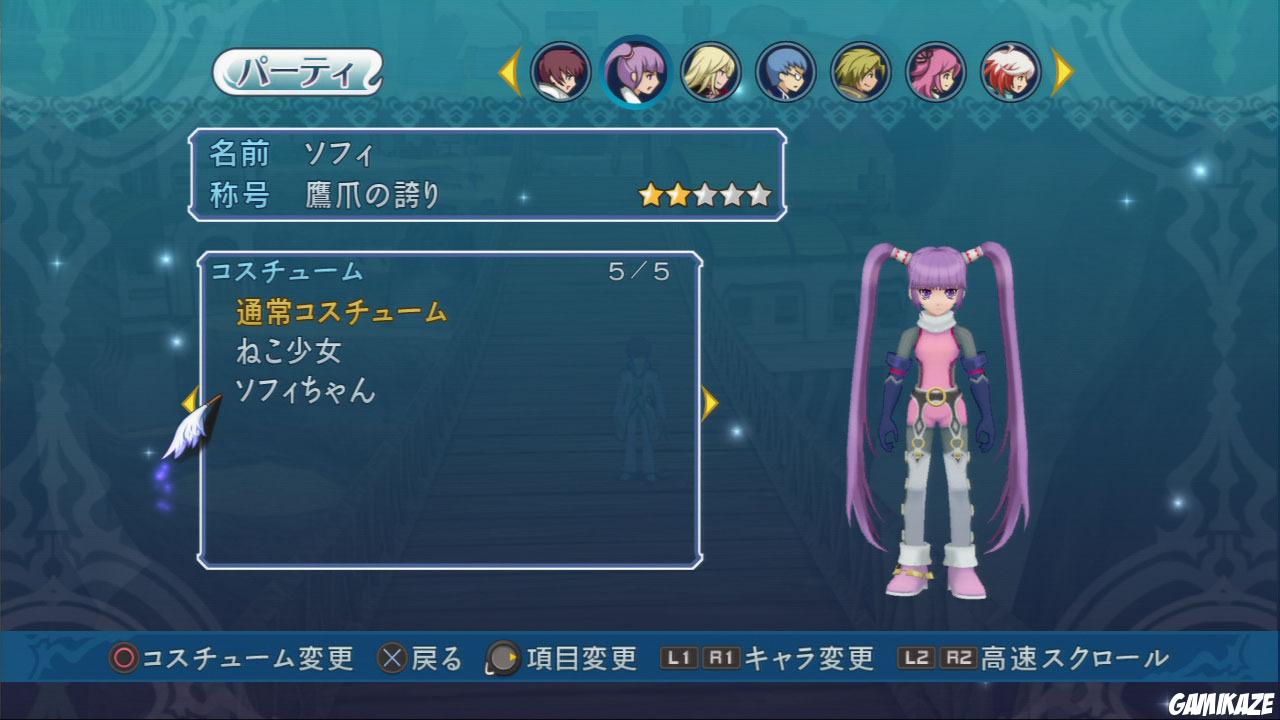The image size is (1280, 720).
Task: Click the left arrow beside character portraits
Action: (x=511, y=72)
